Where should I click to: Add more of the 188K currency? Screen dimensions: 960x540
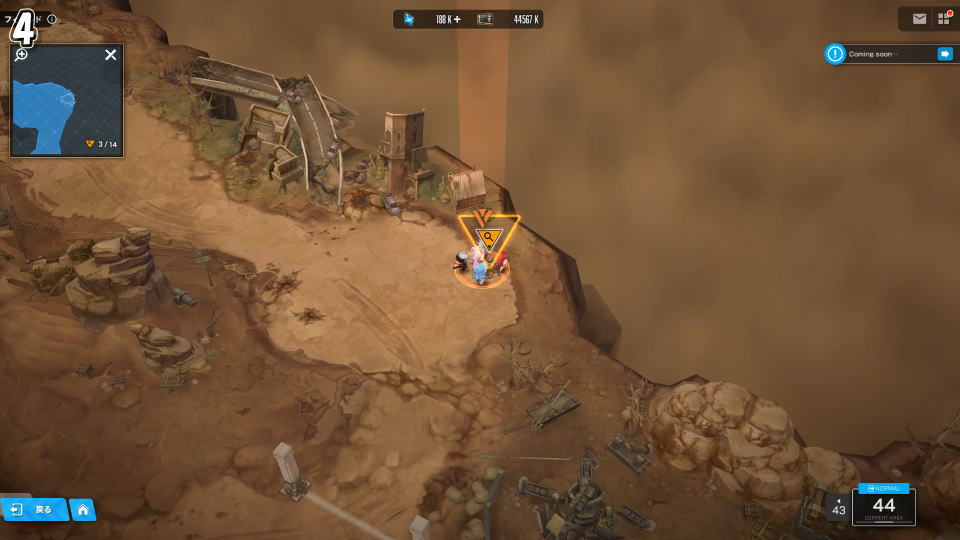457,19
